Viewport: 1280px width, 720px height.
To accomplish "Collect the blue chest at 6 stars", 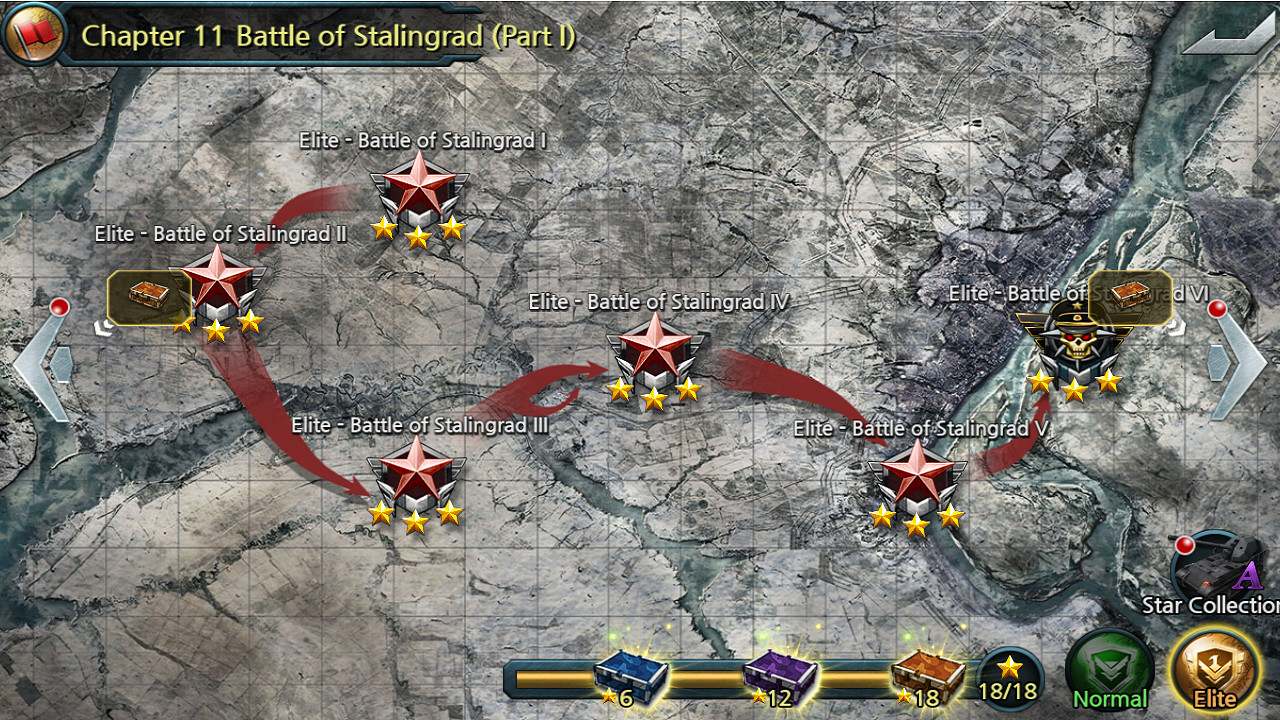I will (630, 678).
